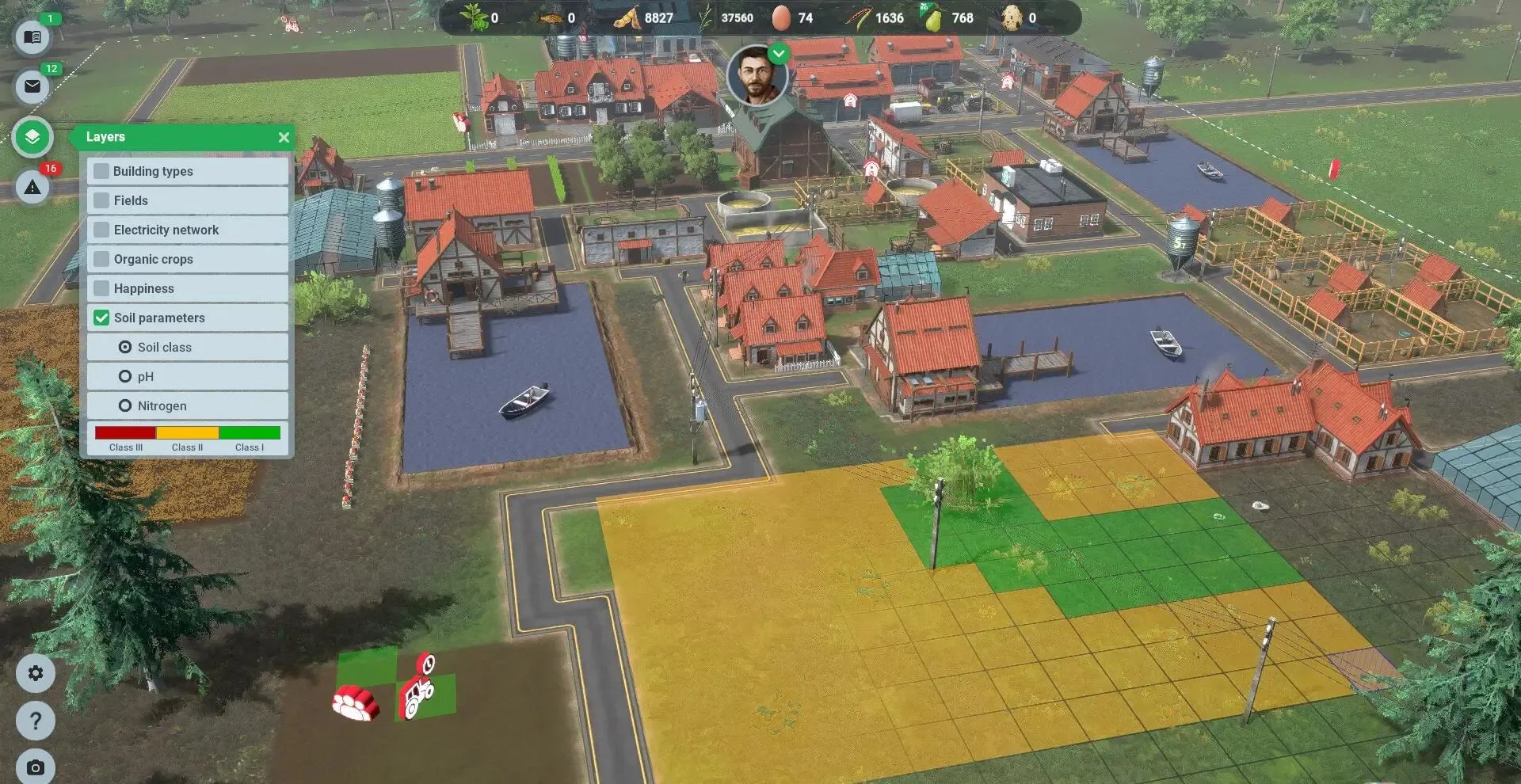Viewport: 1521px width, 784px height.
Task: Toggle the Building types layer checkbox
Action: click(x=101, y=171)
